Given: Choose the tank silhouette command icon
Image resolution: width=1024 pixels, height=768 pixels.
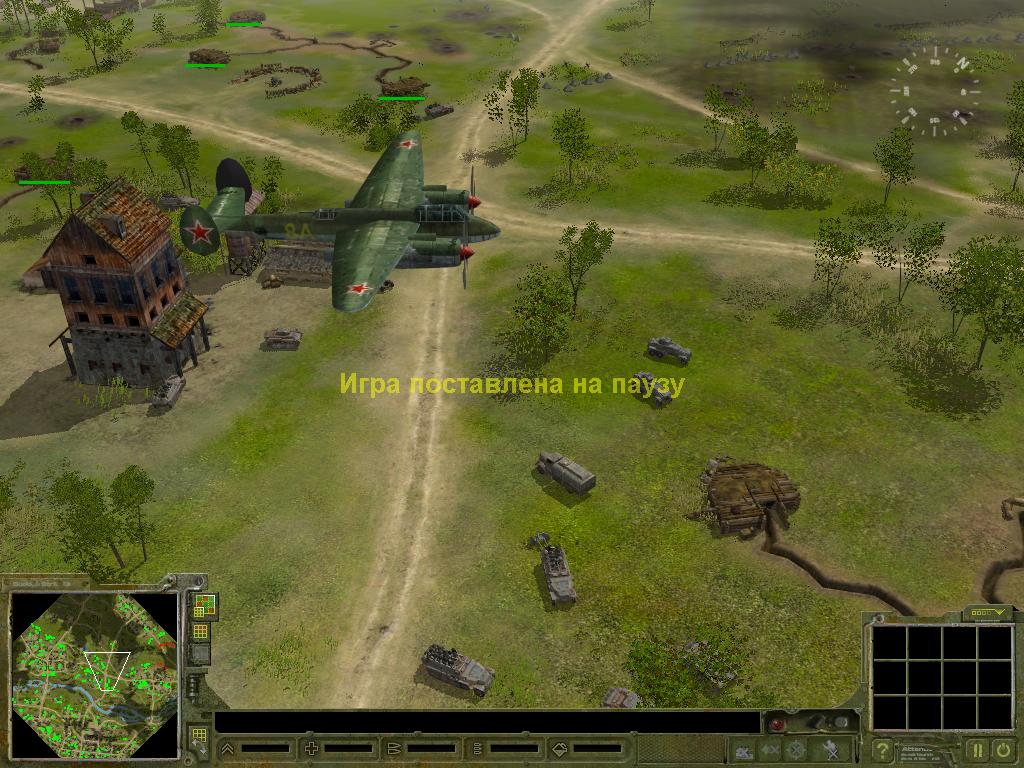Looking at the screenshot, I should pyautogui.click(x=744, y=749).
